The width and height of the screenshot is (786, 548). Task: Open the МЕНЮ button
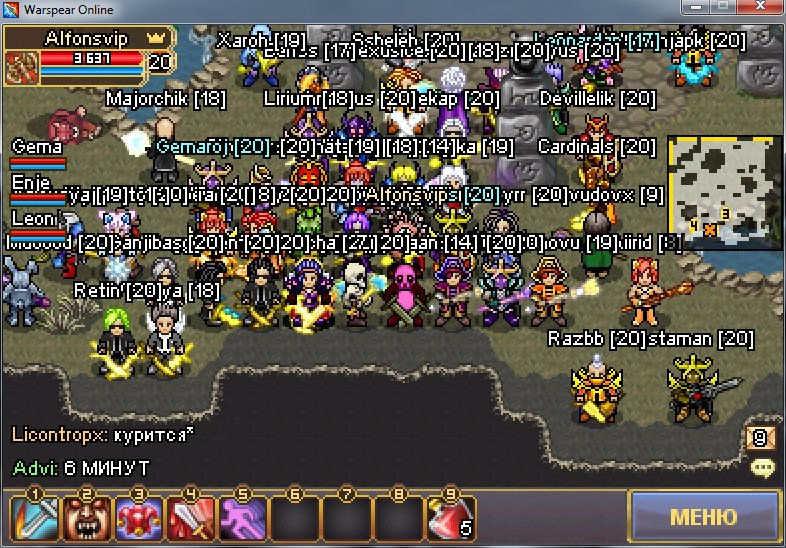pos(703,517)
